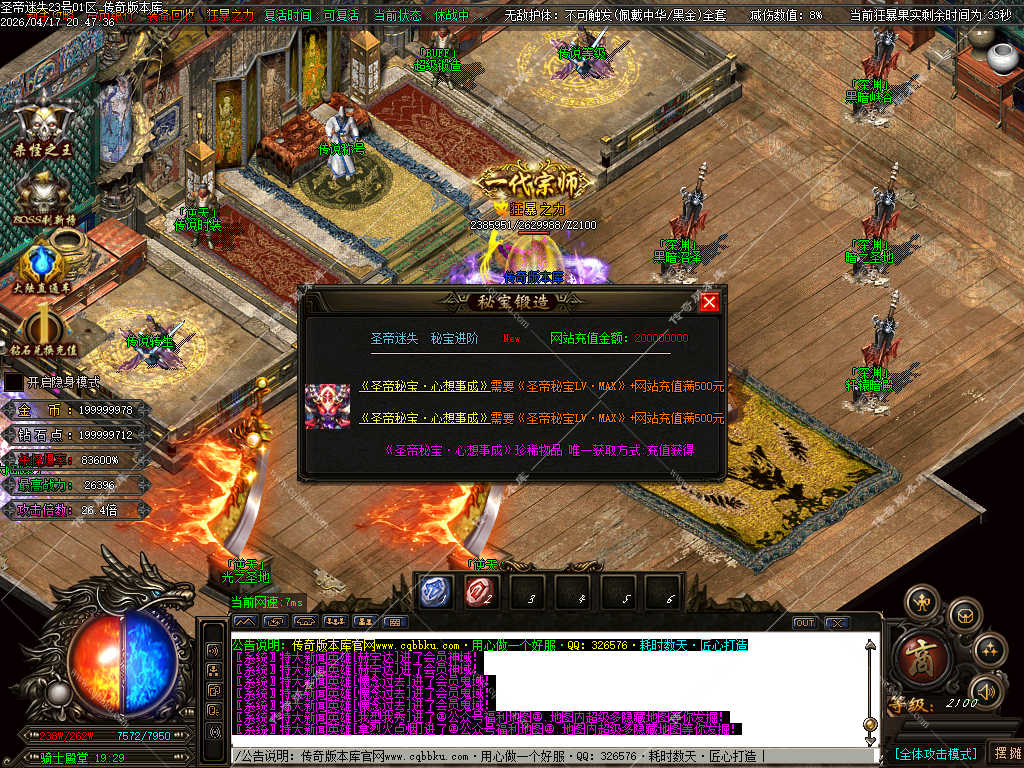The width and height of the screenshot is (1024, 768).
Task: Select the red potion hotbar slot 2
Action: click(x=481, y=592)
